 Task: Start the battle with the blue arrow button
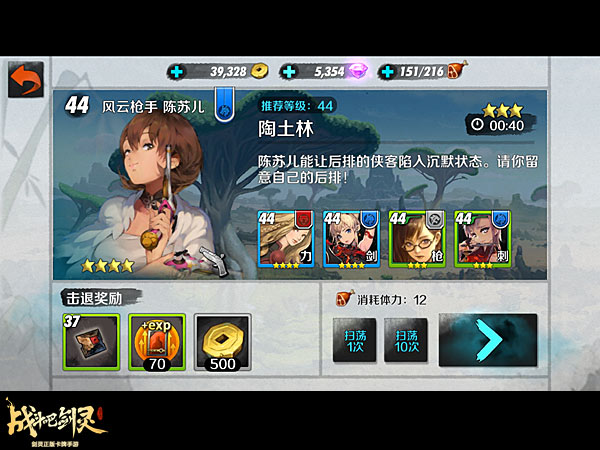point(487,340)
